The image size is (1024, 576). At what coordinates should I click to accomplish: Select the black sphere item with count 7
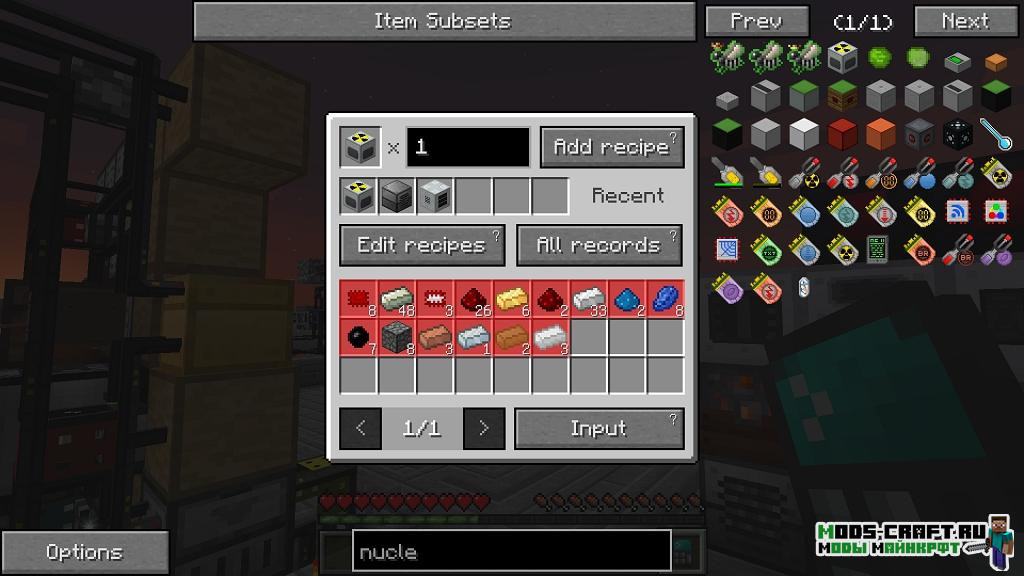click(x=358, y=337)
